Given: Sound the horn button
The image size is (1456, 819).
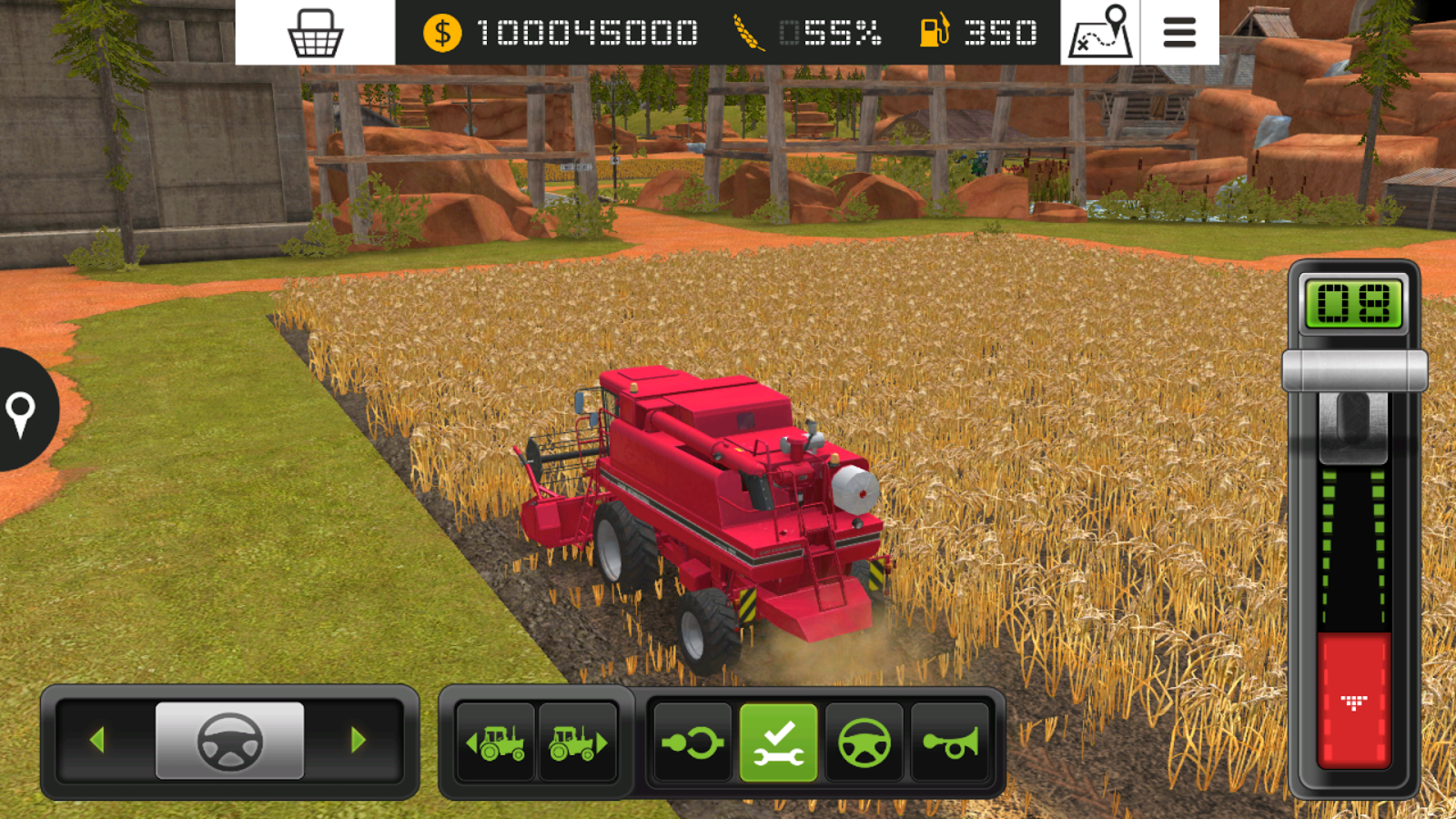Looking at the screenshot, I should [950, 743].
